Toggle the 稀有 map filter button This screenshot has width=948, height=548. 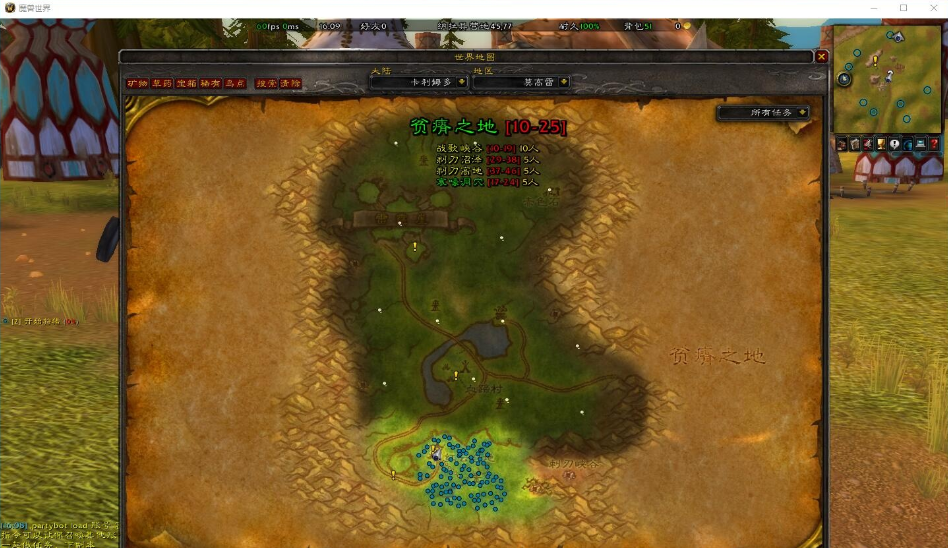pyautogui.click(x=210, y=84)
